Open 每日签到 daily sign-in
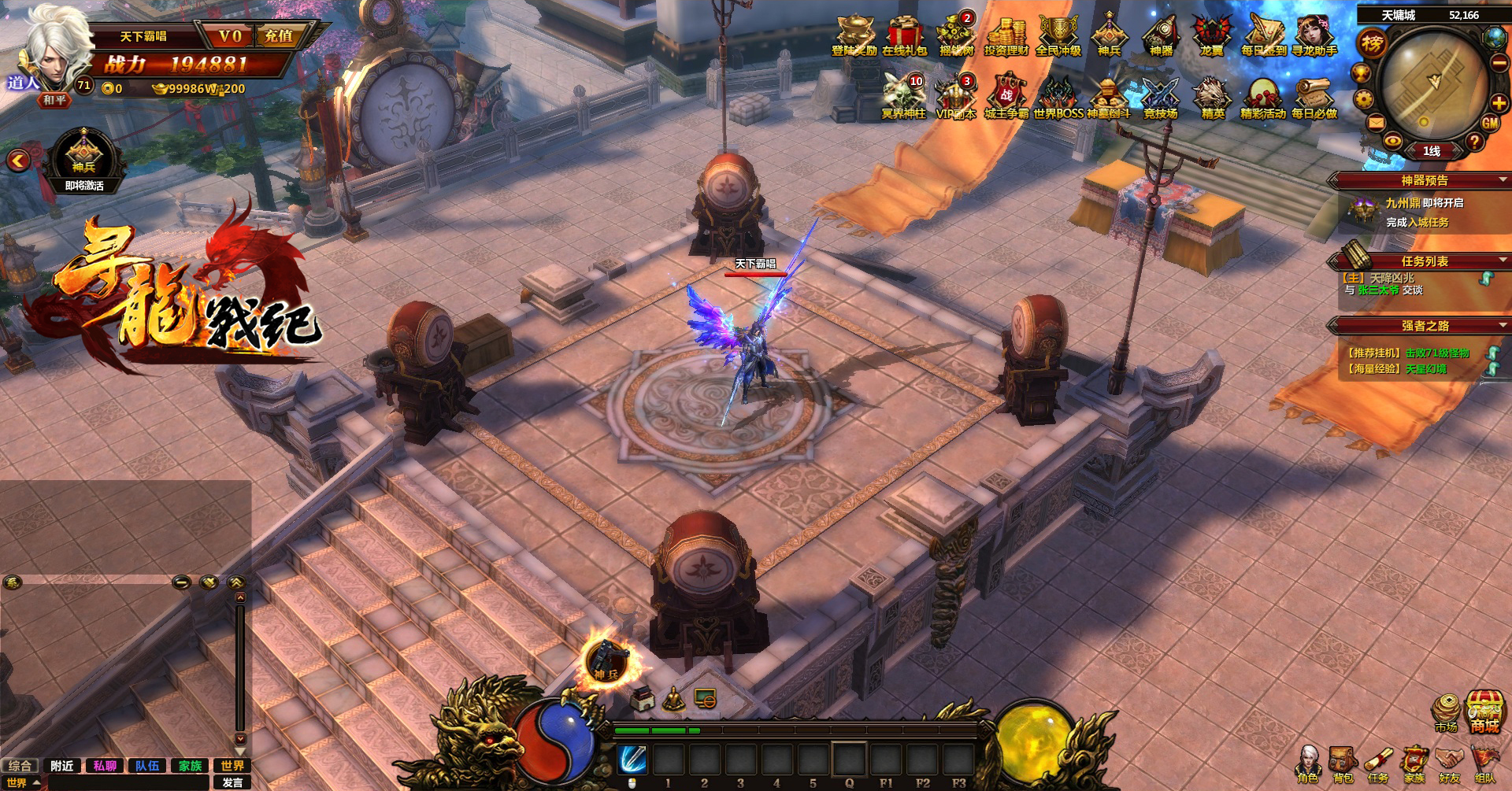The height and width of the screenshot is (791, 1512). pyautogui.click(x=1263, y=36)
